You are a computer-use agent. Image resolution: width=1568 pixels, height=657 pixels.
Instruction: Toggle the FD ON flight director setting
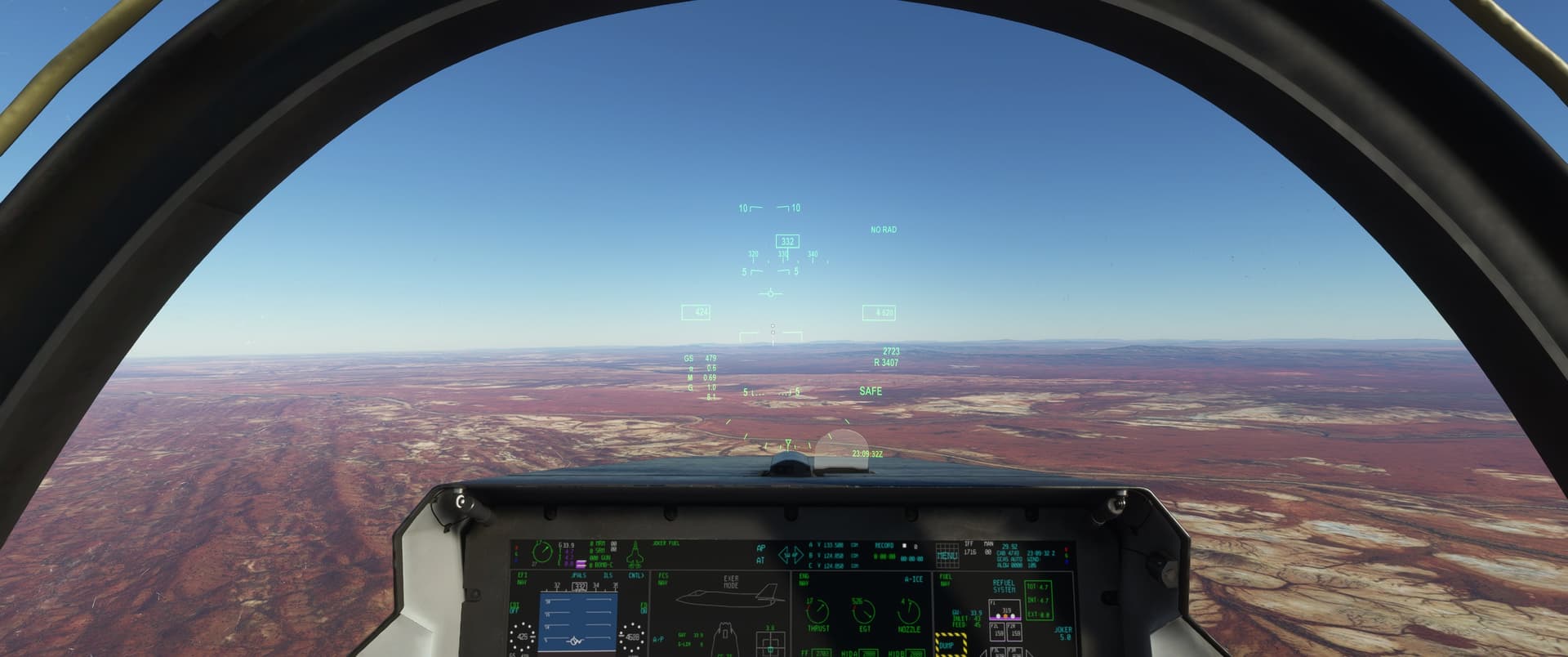coord(644,611)
